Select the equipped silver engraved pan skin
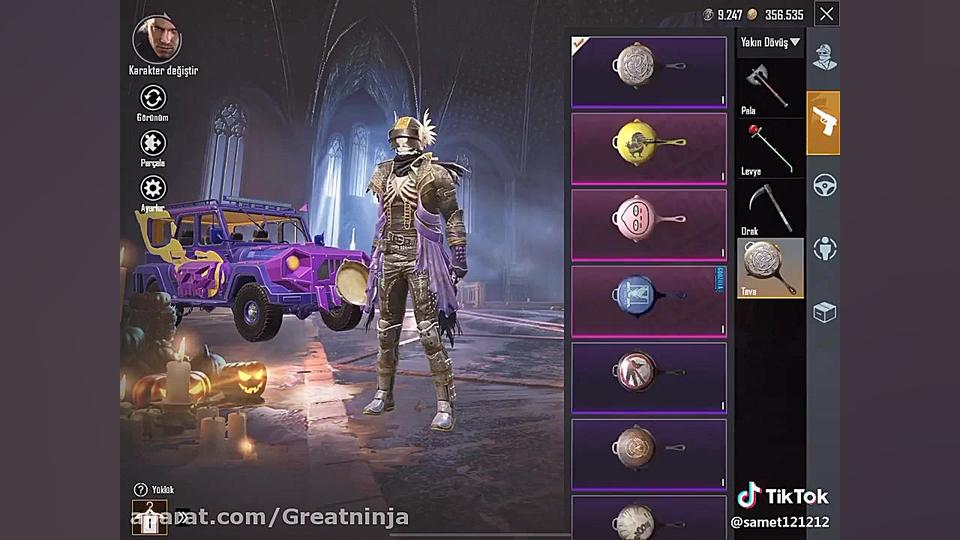Screen dimensions: 960x540 point(648,71)
